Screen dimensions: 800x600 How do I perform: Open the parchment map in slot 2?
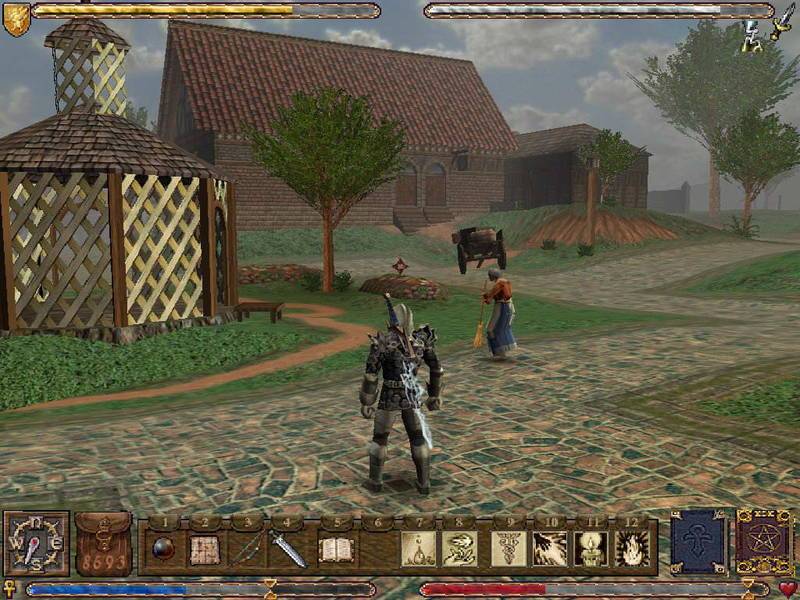[x=204, y=549]
